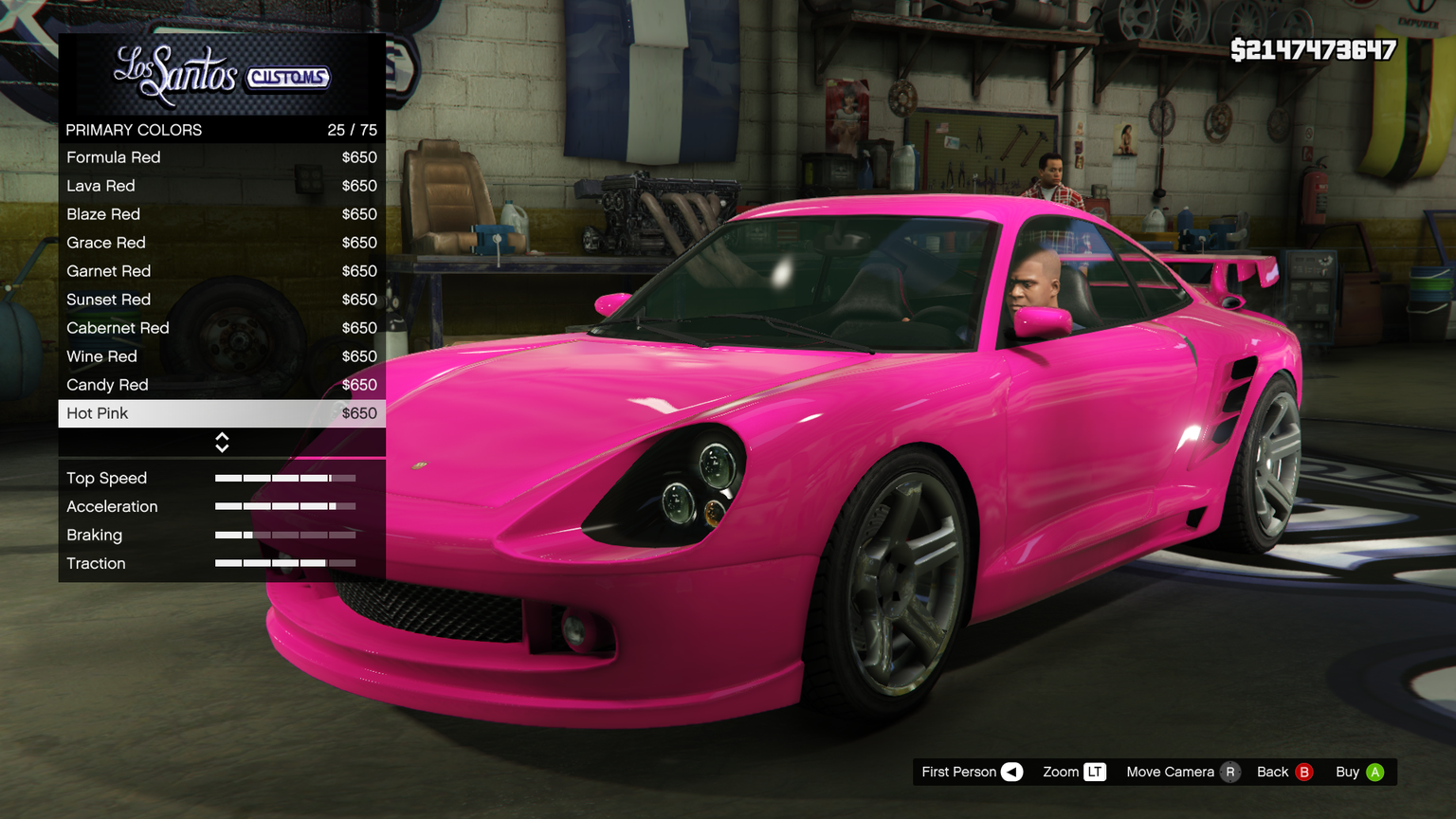Choose the Lava Red color

(x=221, y=186)
